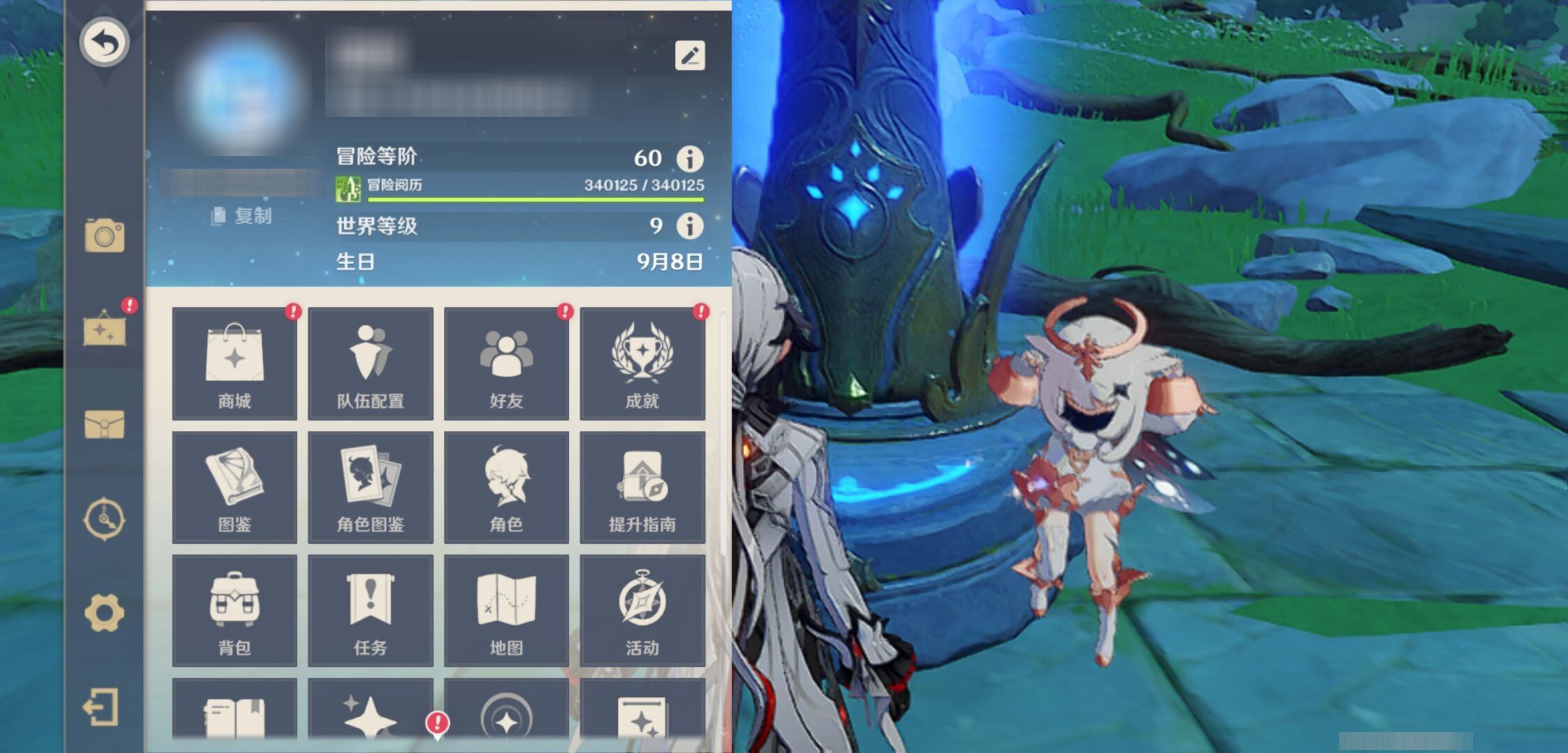Open the 好友 friends menu
1568x753 pixels.
coord(506,363)
